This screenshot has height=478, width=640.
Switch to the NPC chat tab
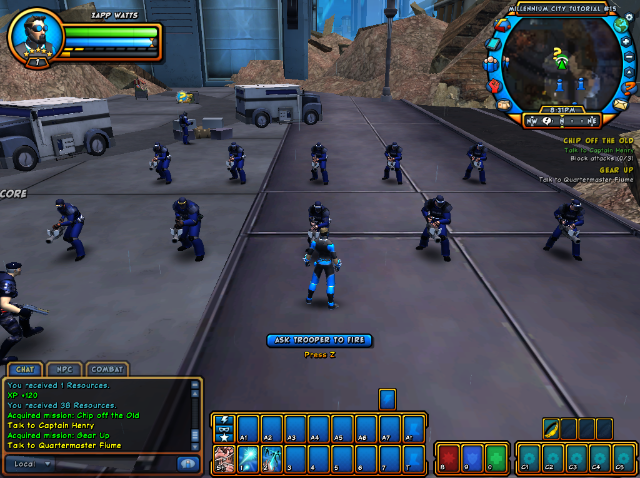point(62,369)
